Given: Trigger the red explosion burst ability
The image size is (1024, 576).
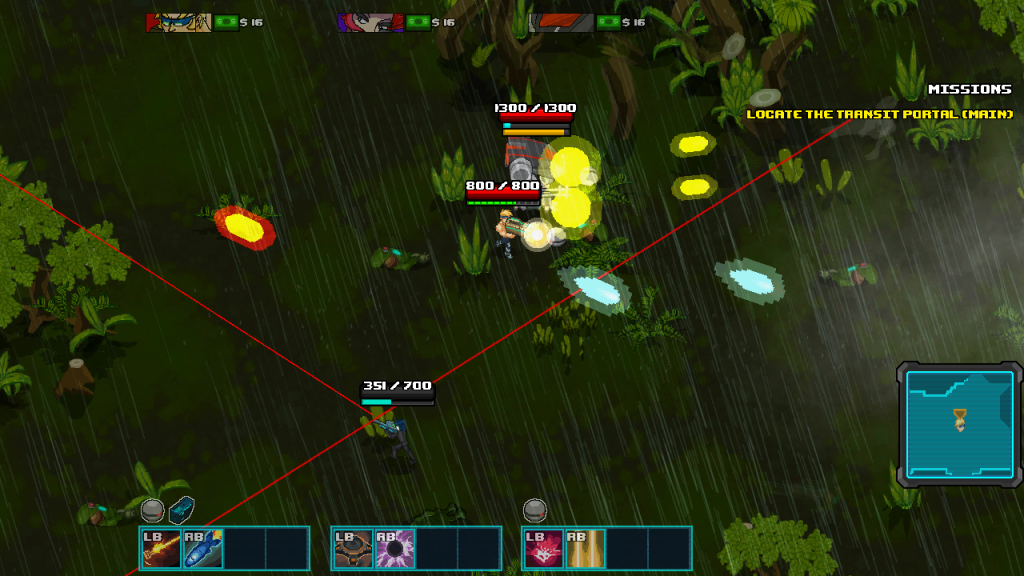Looking at the screenshot, I should pos(544,548).
